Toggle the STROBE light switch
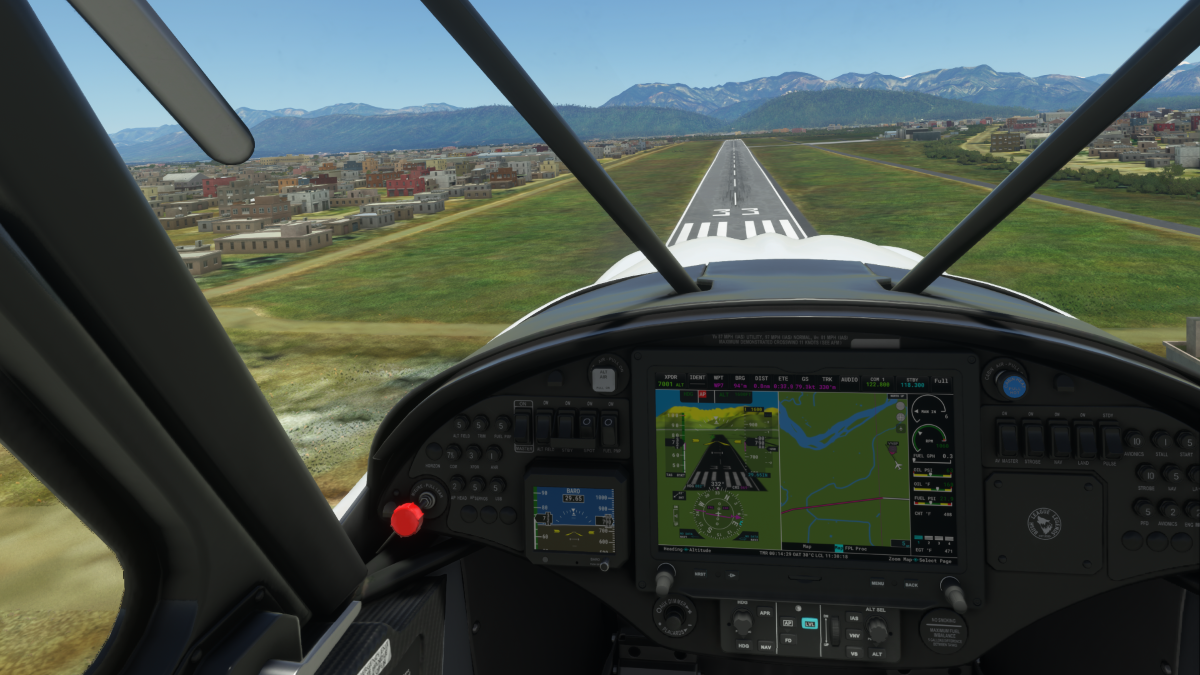The image size is (1200, 675). click(x=1034, y=440)
